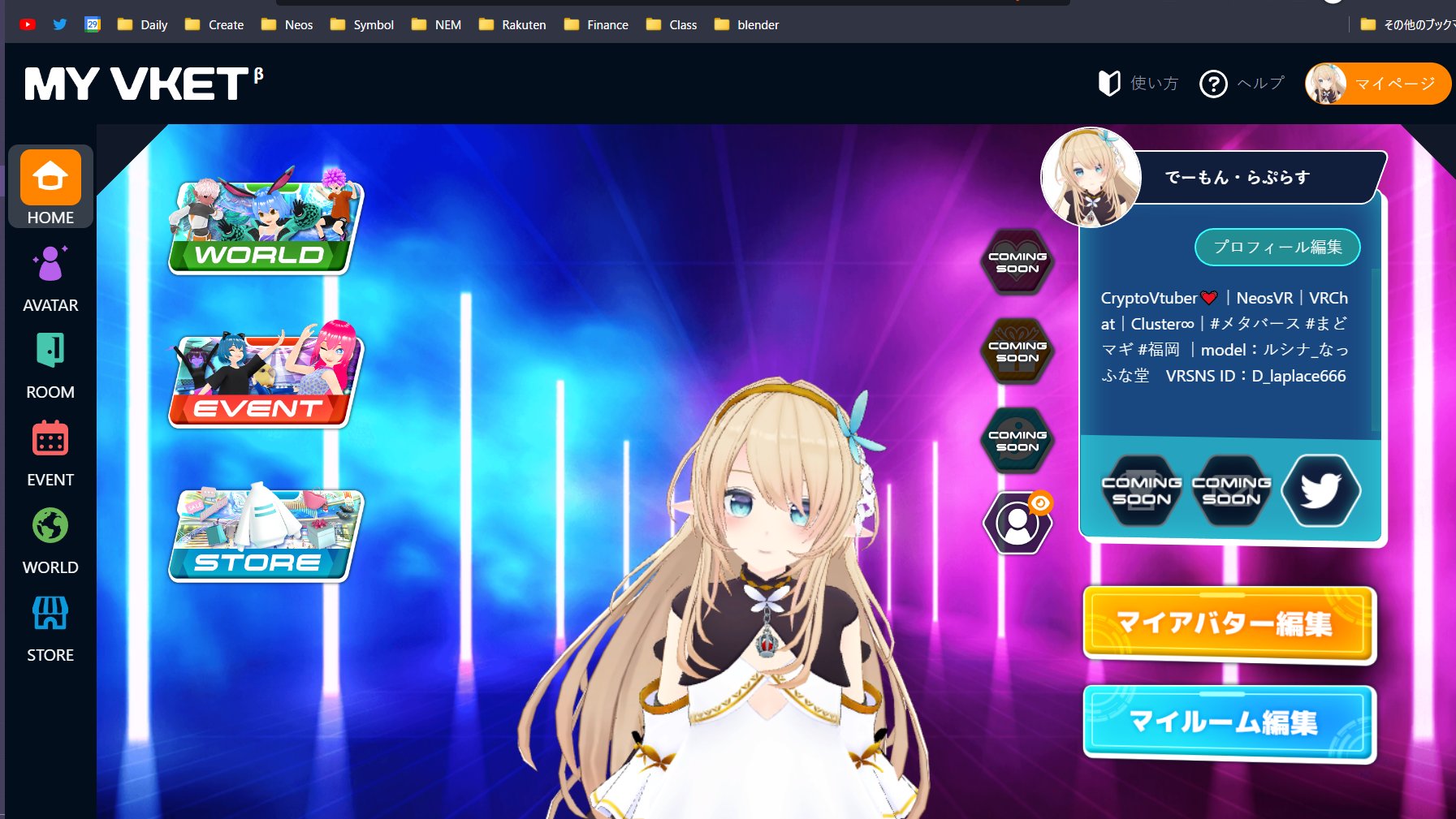Viewport: 1456px width, 819px height.
Task: Select the HOME icon in the sidebar
Action: 50,175
